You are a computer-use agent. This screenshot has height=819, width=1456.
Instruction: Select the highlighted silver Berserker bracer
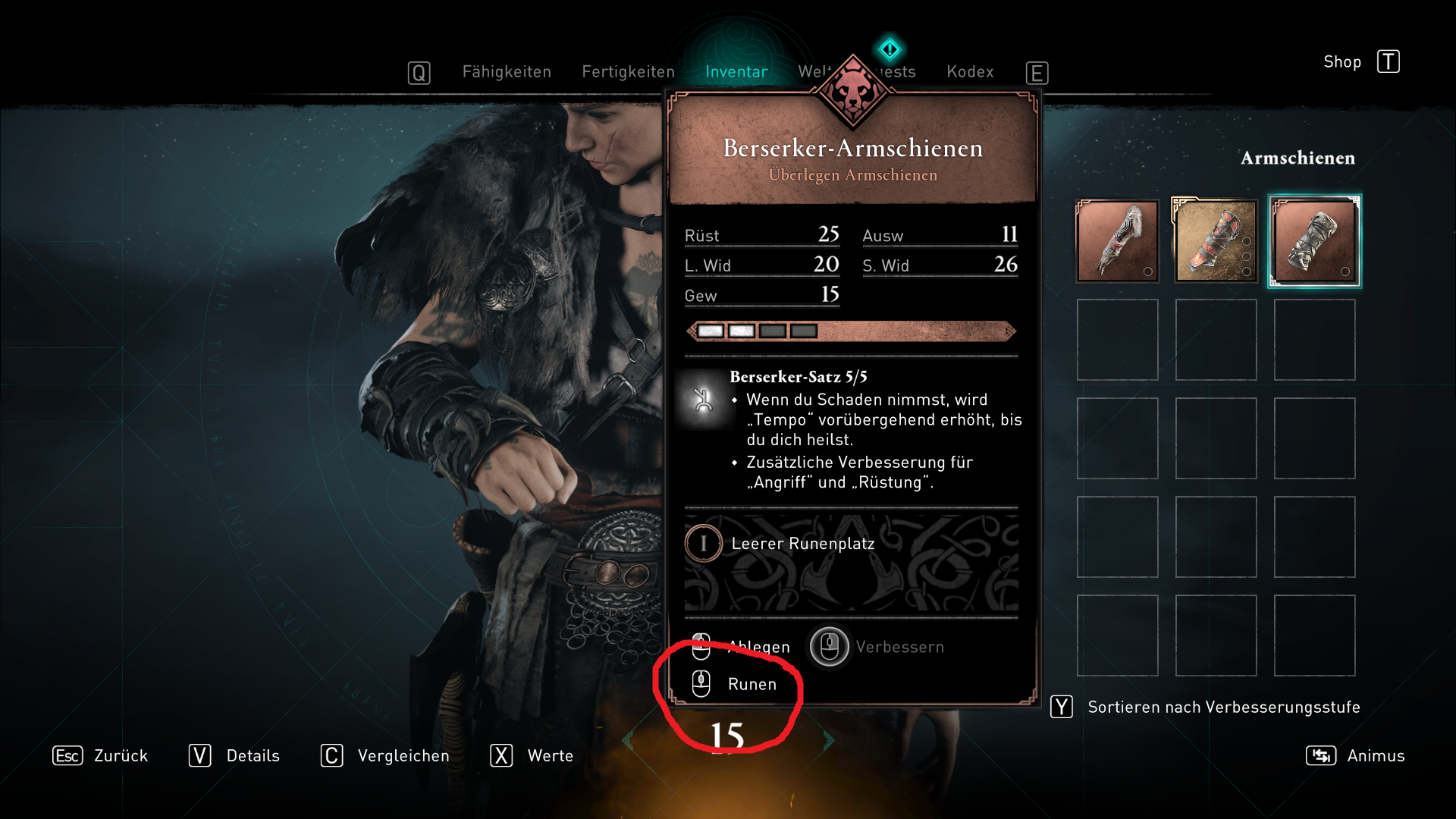click(1314, 240)
